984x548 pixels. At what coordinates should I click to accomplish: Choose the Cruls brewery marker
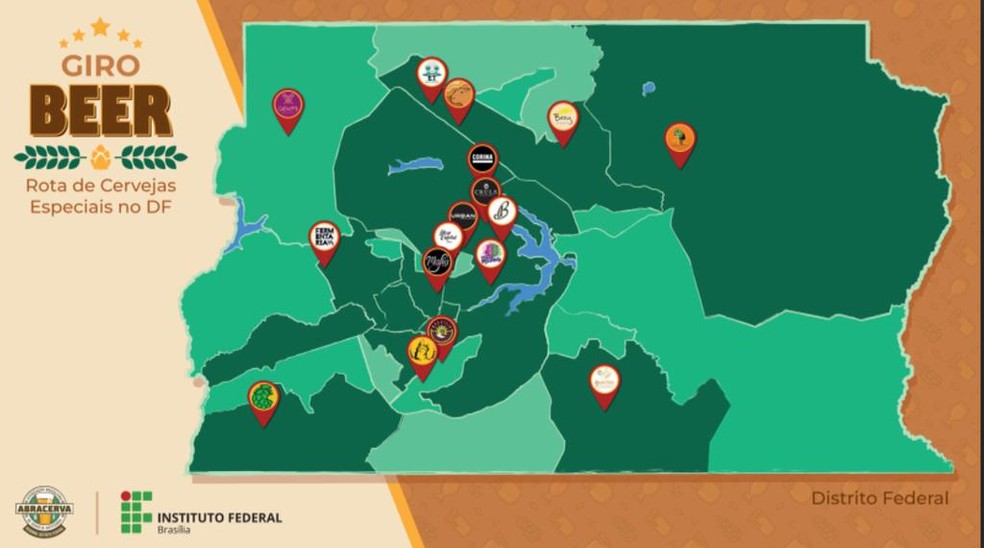[486, 192]
